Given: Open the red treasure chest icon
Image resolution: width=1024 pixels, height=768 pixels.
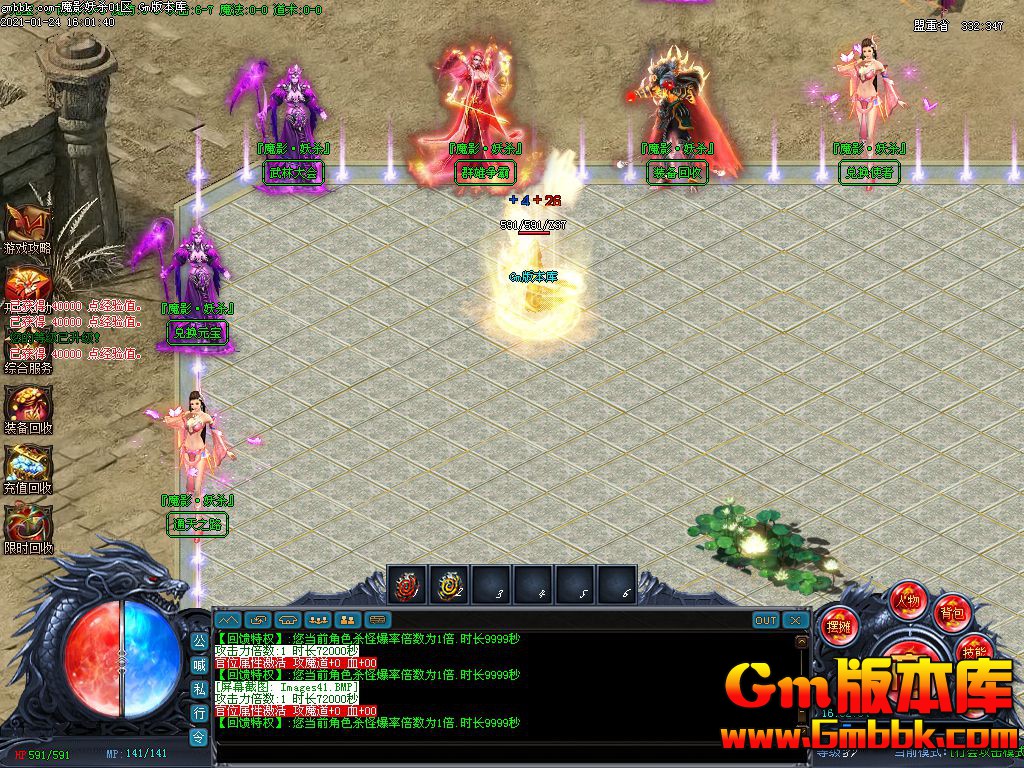Looking at the screenshot, I should (25, 284).
